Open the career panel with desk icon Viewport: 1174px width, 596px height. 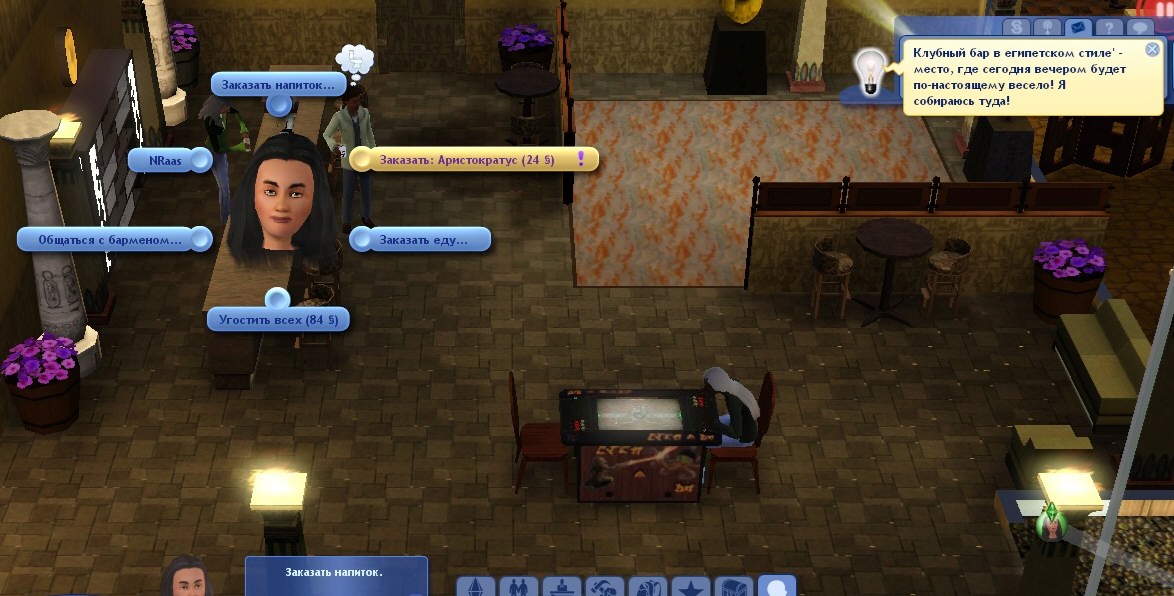click(562, 588)
